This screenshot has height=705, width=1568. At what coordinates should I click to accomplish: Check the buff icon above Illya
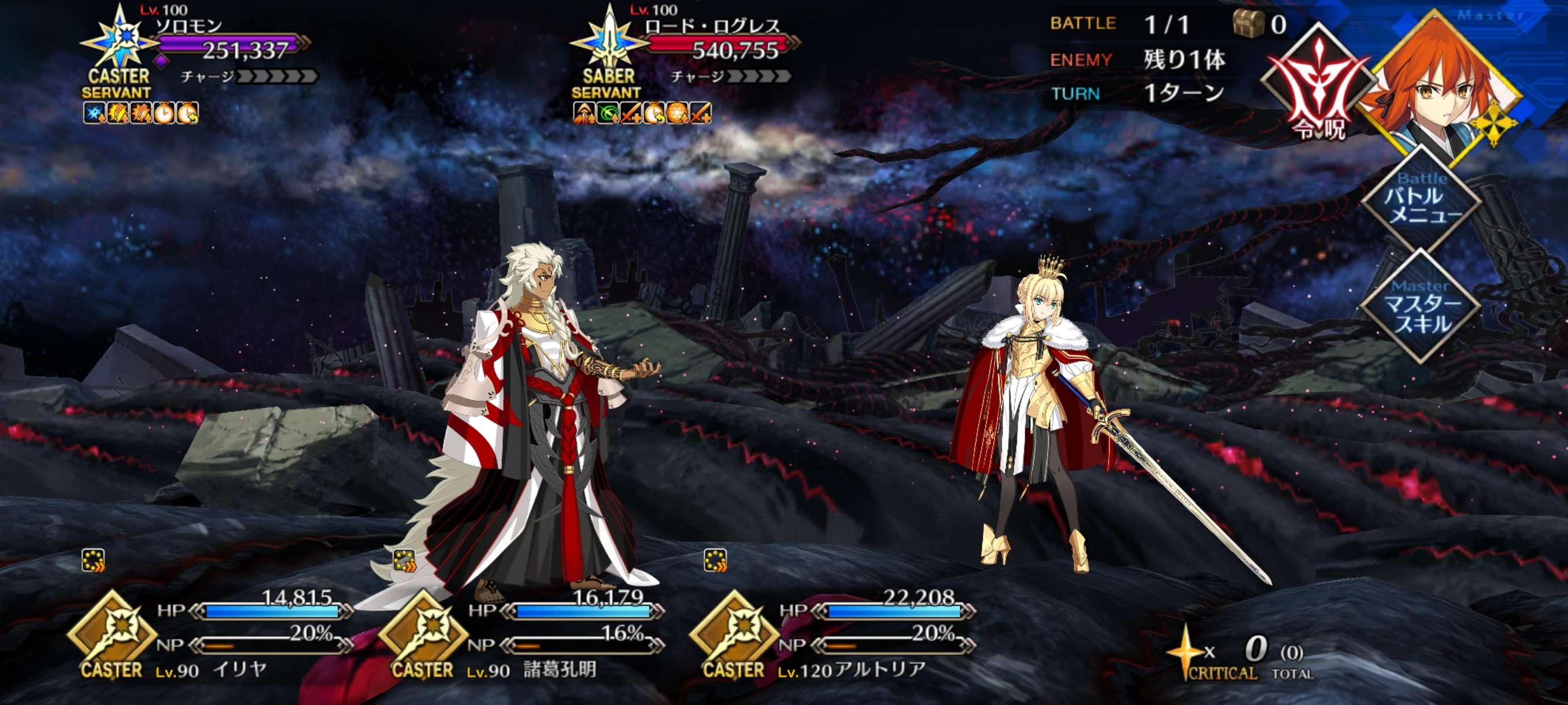click(93, 560)
